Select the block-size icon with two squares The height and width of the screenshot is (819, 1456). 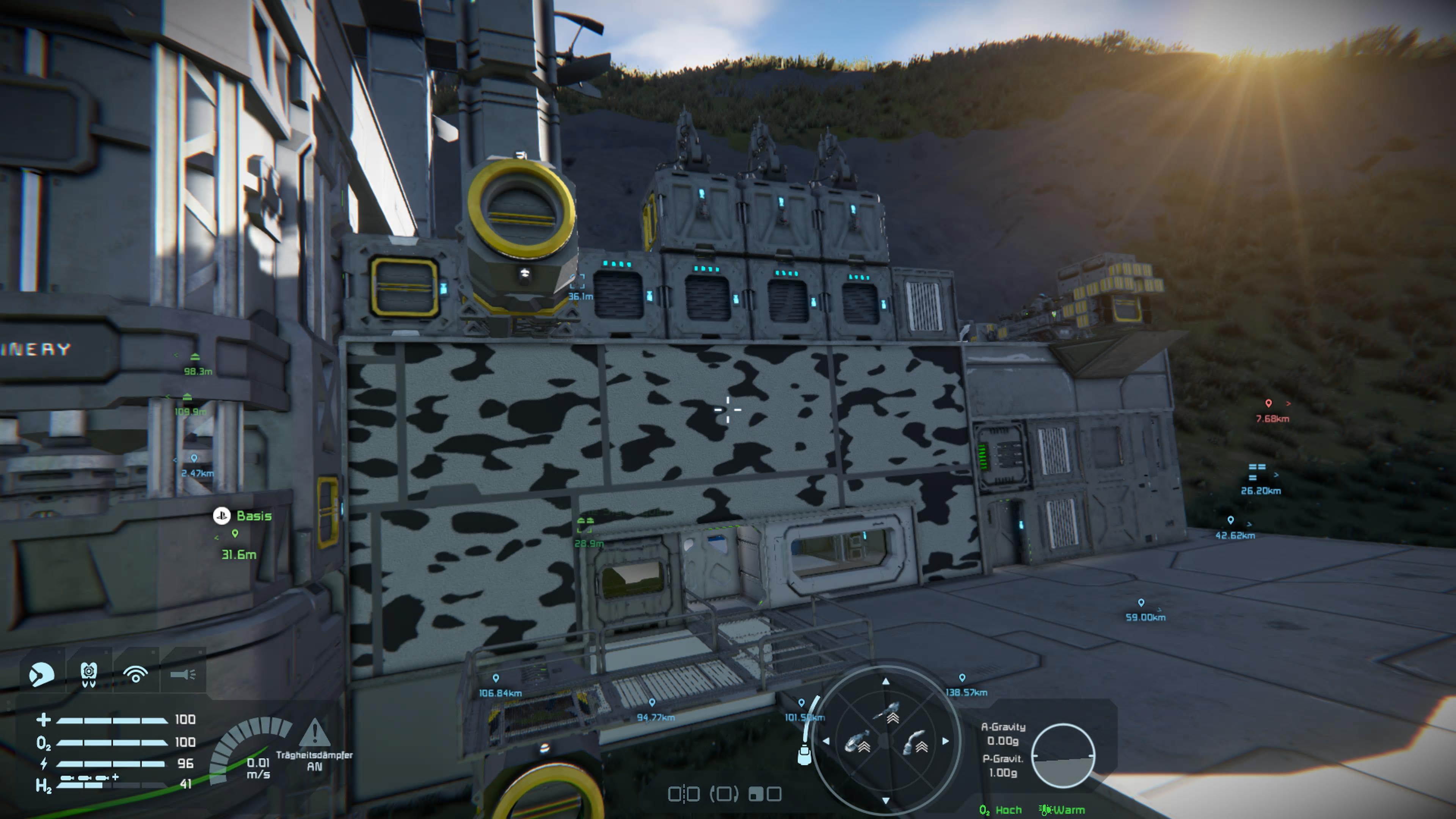[x=765, y=794]
